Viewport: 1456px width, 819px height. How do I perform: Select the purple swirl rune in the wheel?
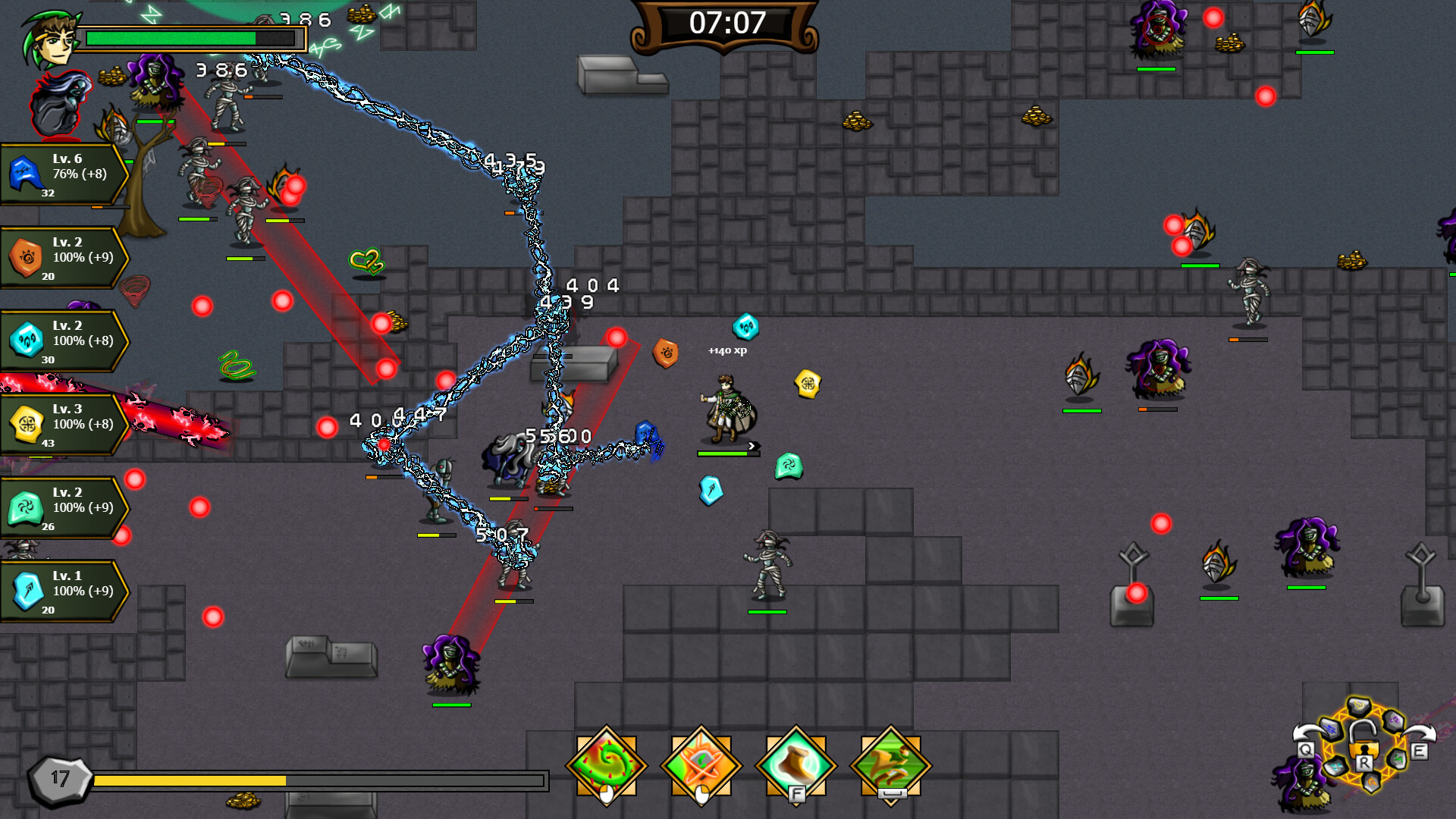point(1394,720)
